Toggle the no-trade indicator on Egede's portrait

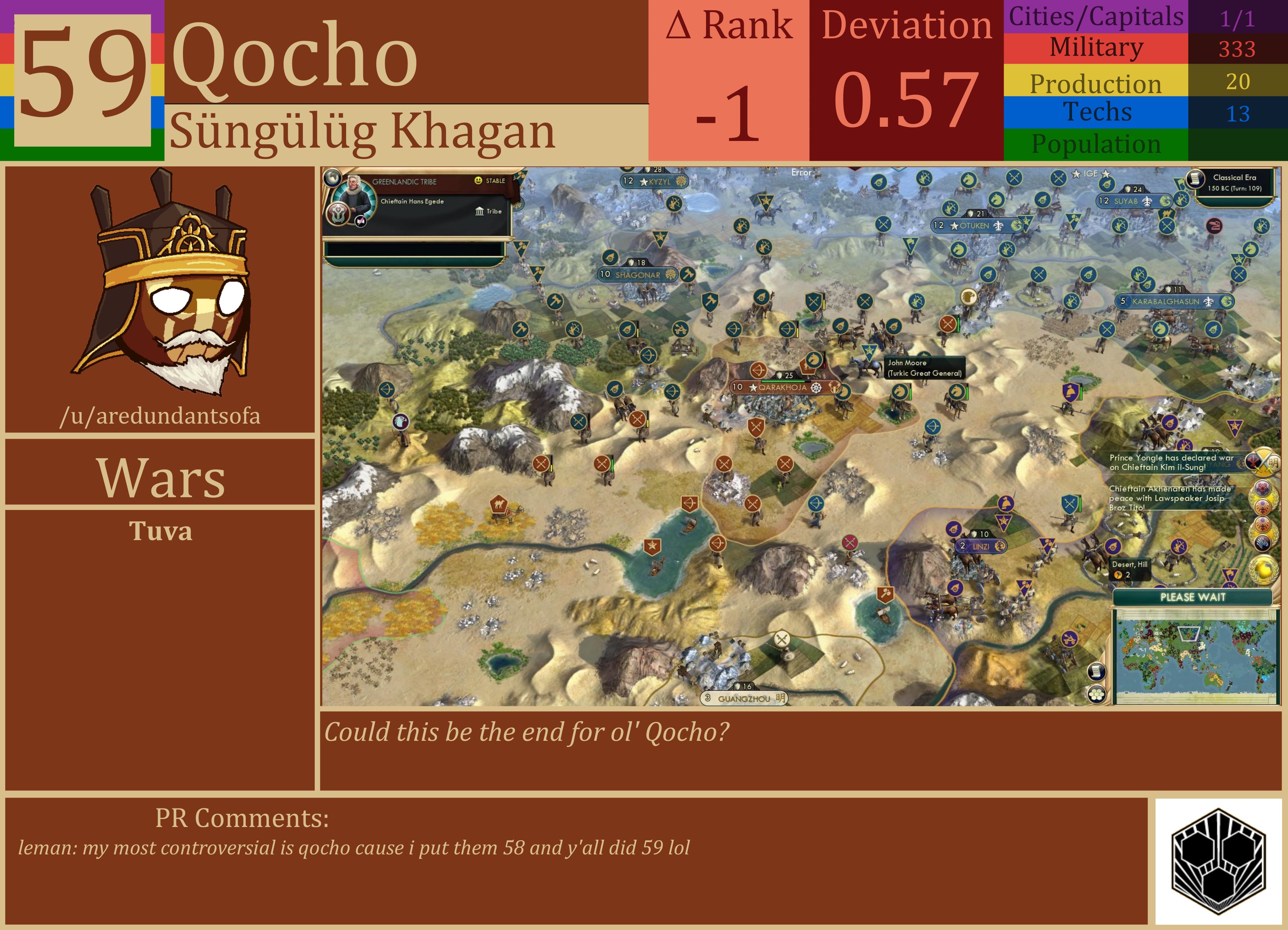pos(360,222)
